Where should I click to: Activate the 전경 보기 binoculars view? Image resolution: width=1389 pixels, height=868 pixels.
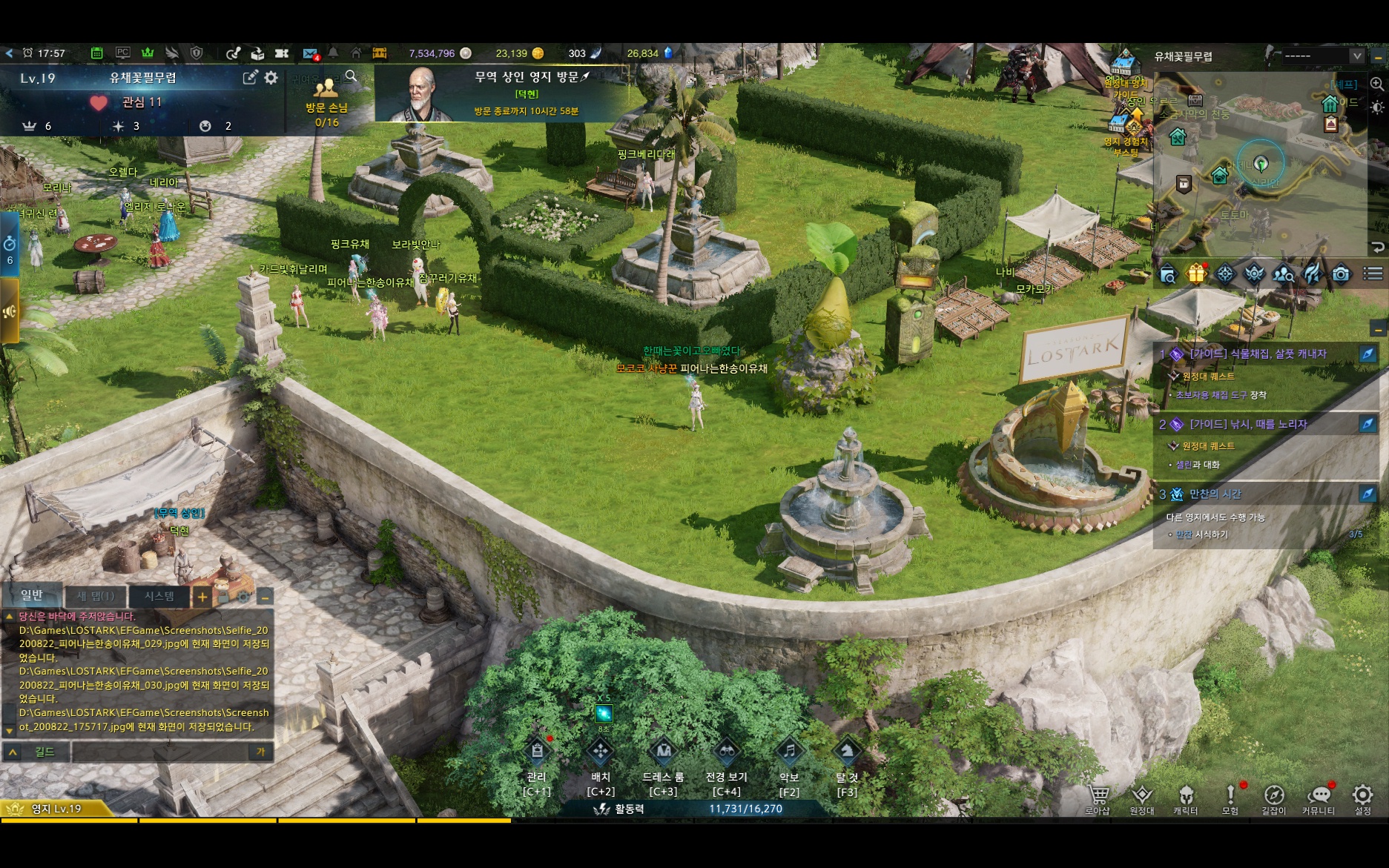pos(726,752)
